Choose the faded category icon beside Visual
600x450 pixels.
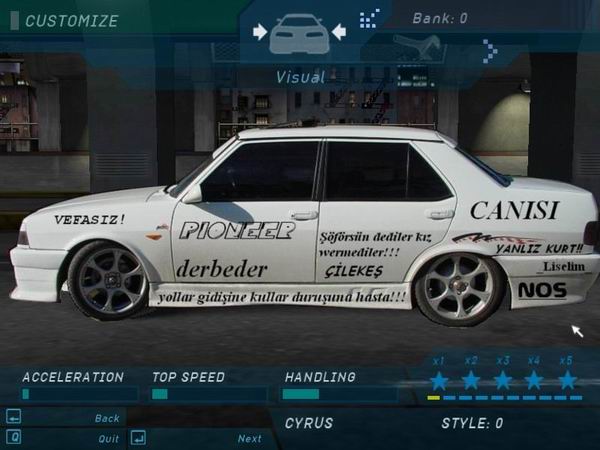click(x=417, y=45)
